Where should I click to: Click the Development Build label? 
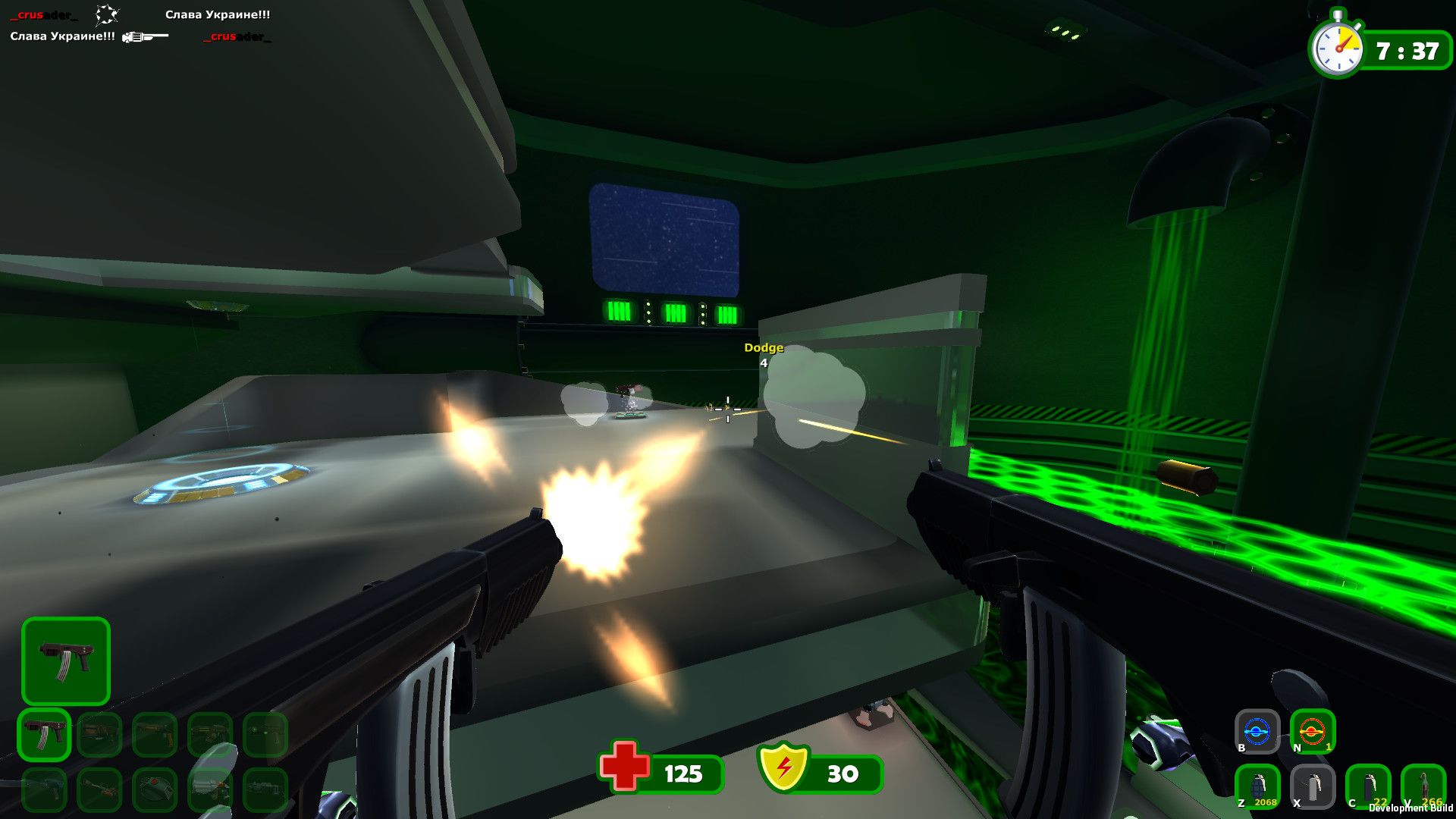[1409, 808]
